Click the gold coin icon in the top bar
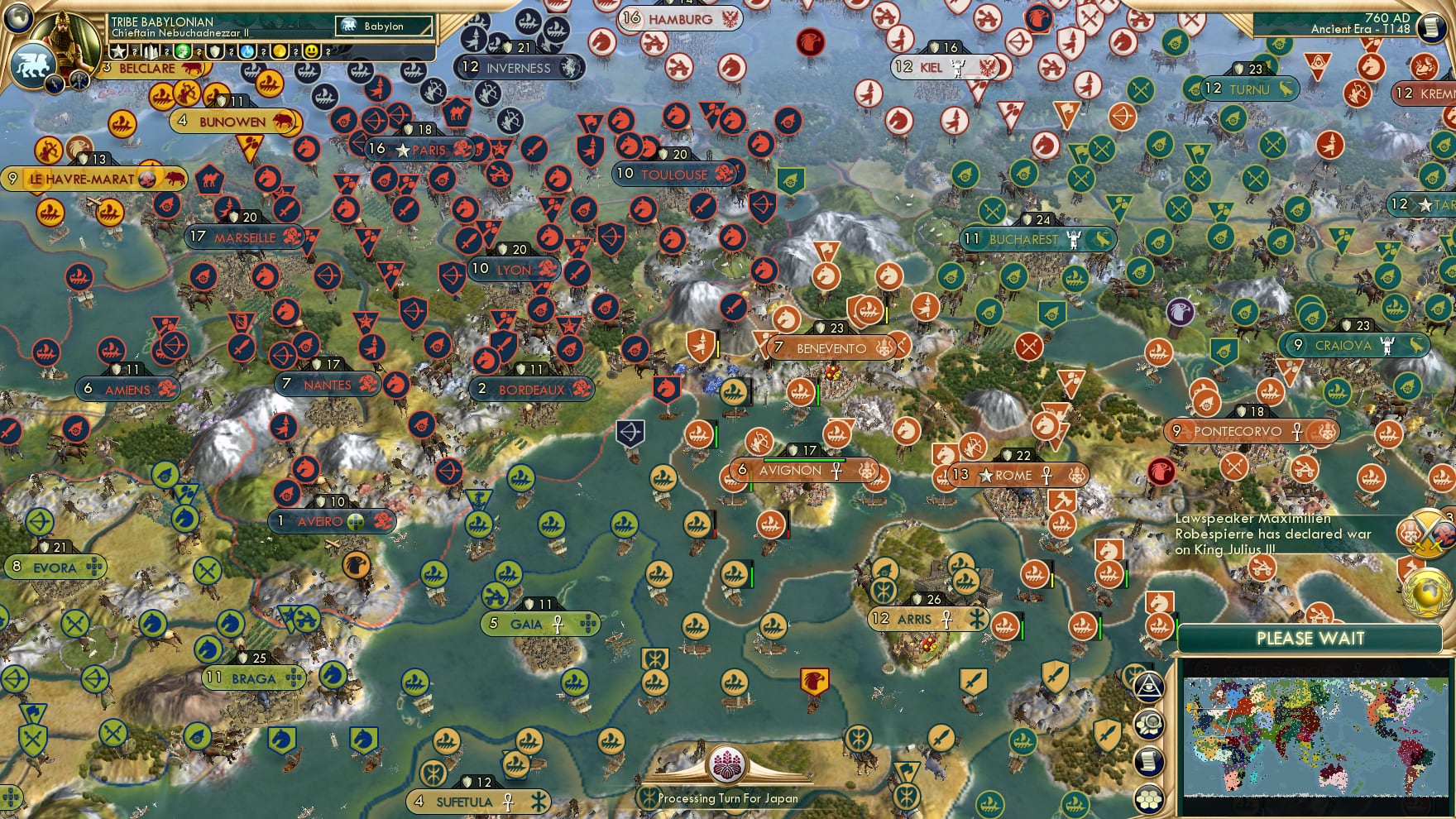This screenshot has width=1456, height=819. click(x=280, y=51)
